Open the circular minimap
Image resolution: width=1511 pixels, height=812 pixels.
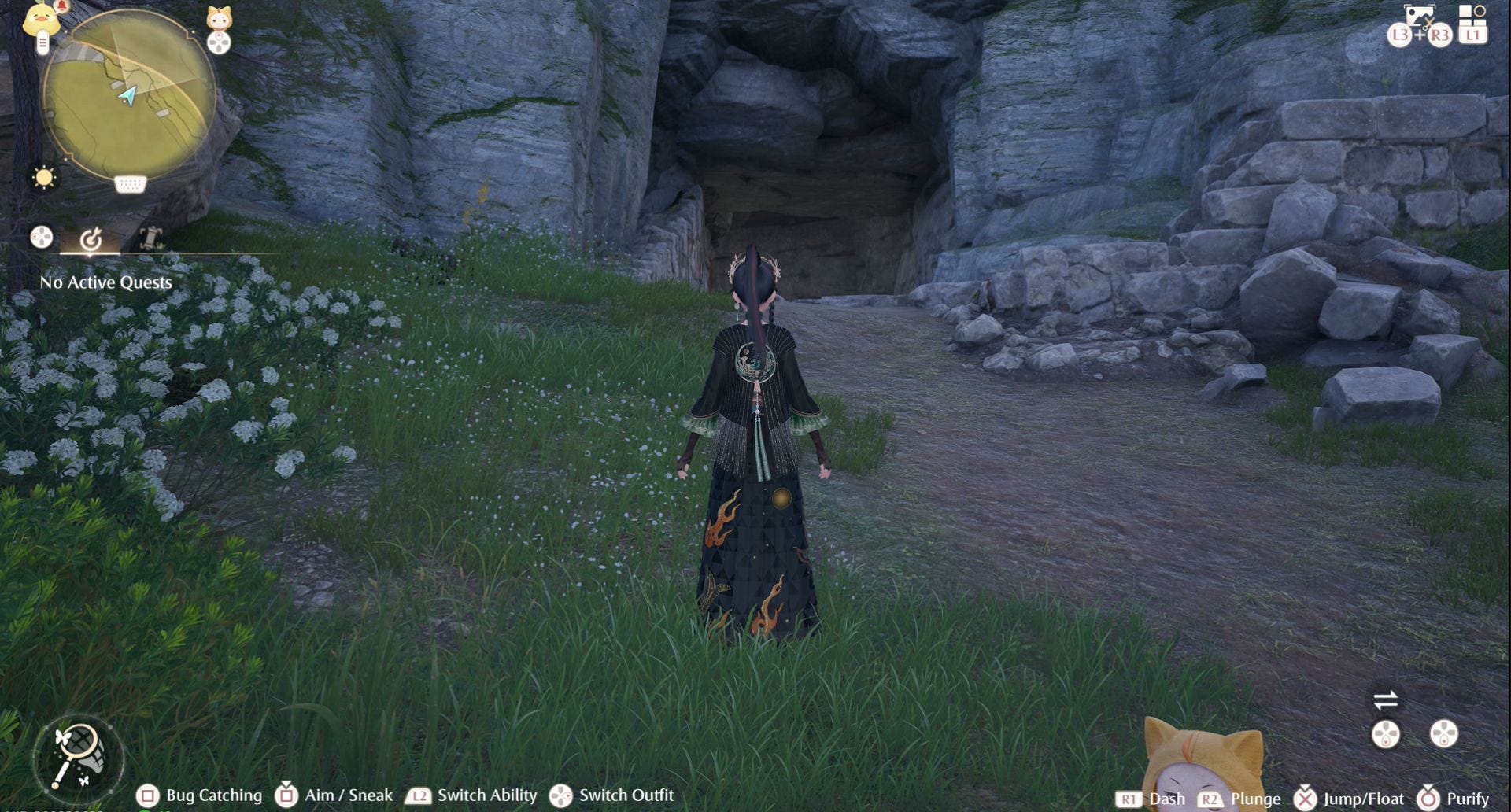(128, 96)
